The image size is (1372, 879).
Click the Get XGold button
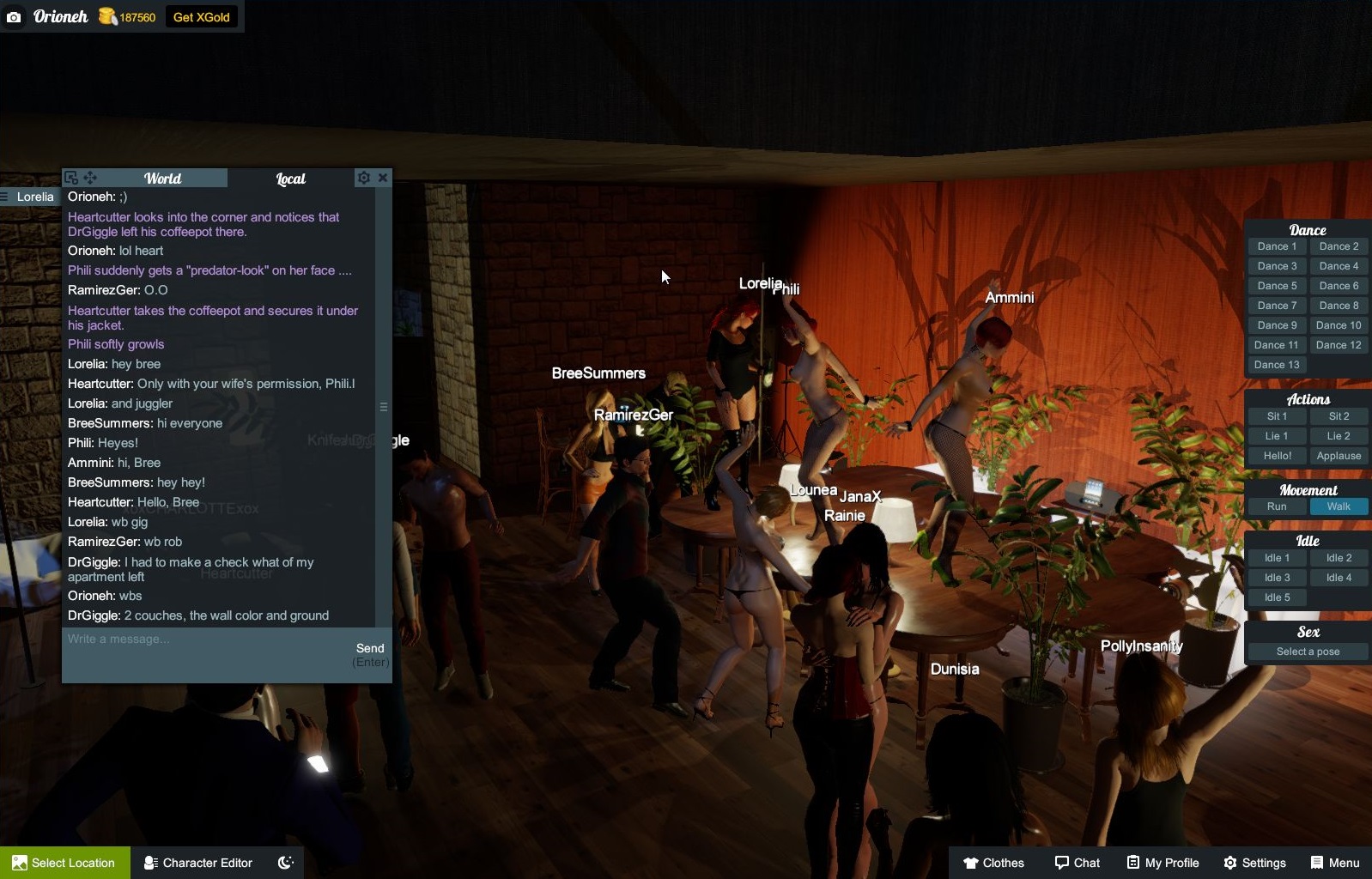[201, 17]
